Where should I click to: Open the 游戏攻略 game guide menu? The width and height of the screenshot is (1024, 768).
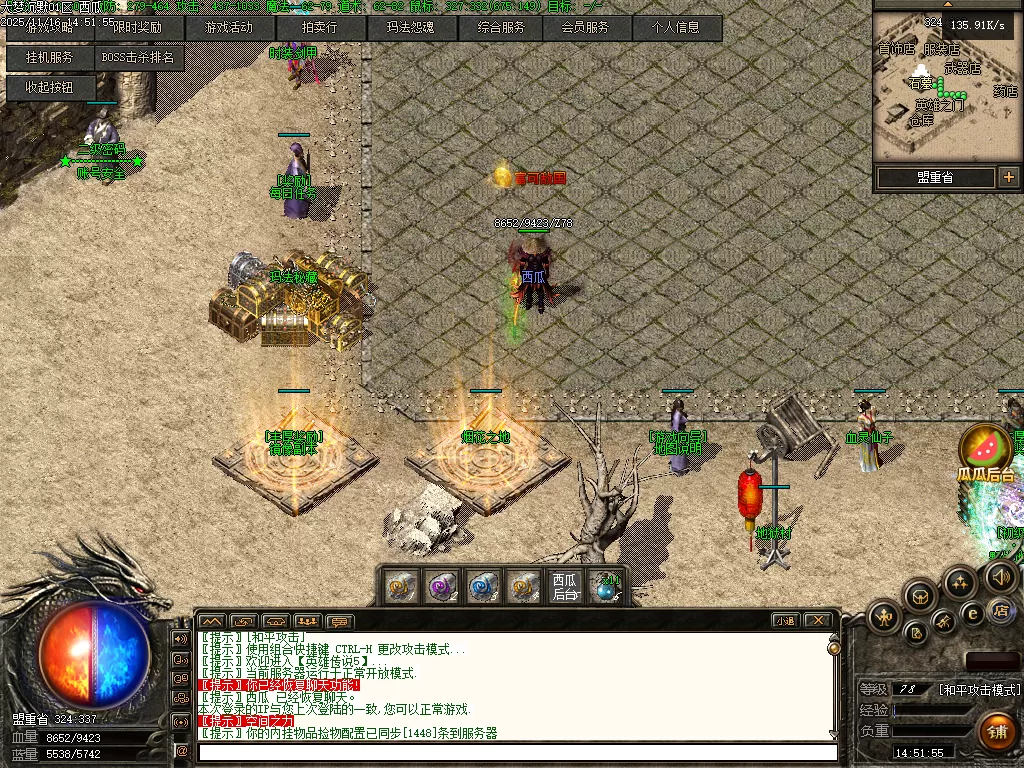point(50,28)
